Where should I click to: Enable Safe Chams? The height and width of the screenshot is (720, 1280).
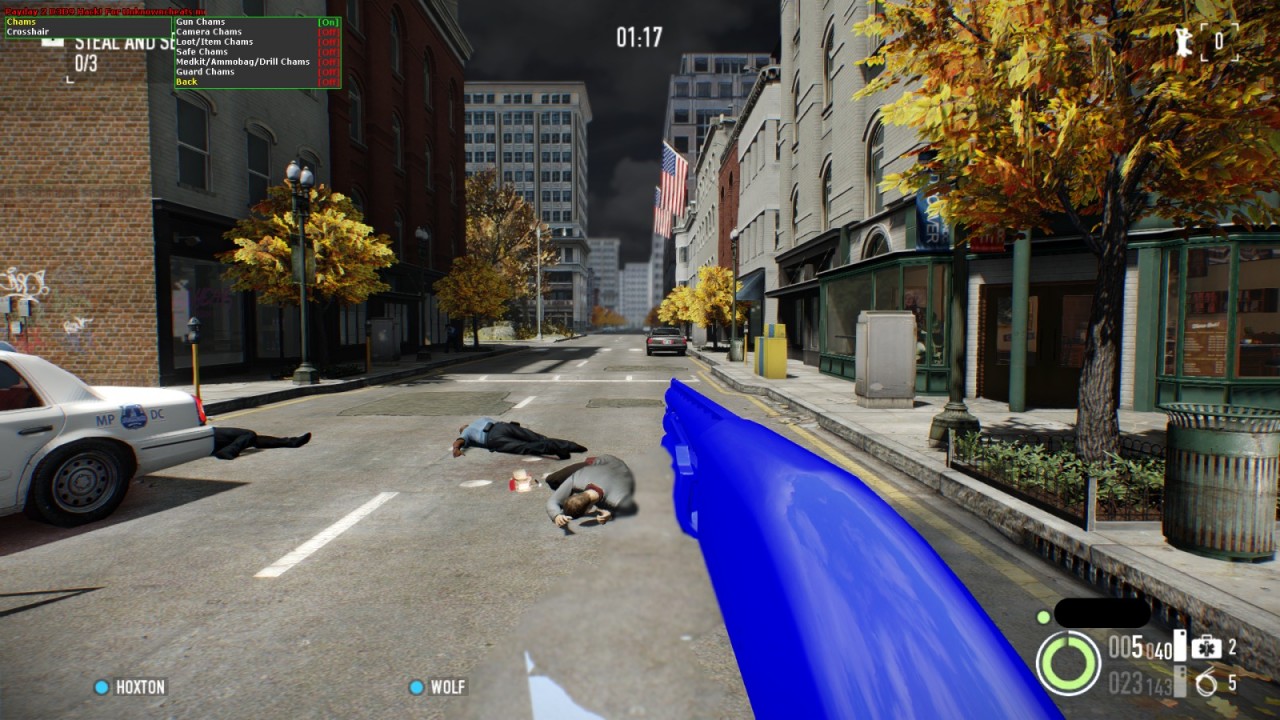(202, 52)
